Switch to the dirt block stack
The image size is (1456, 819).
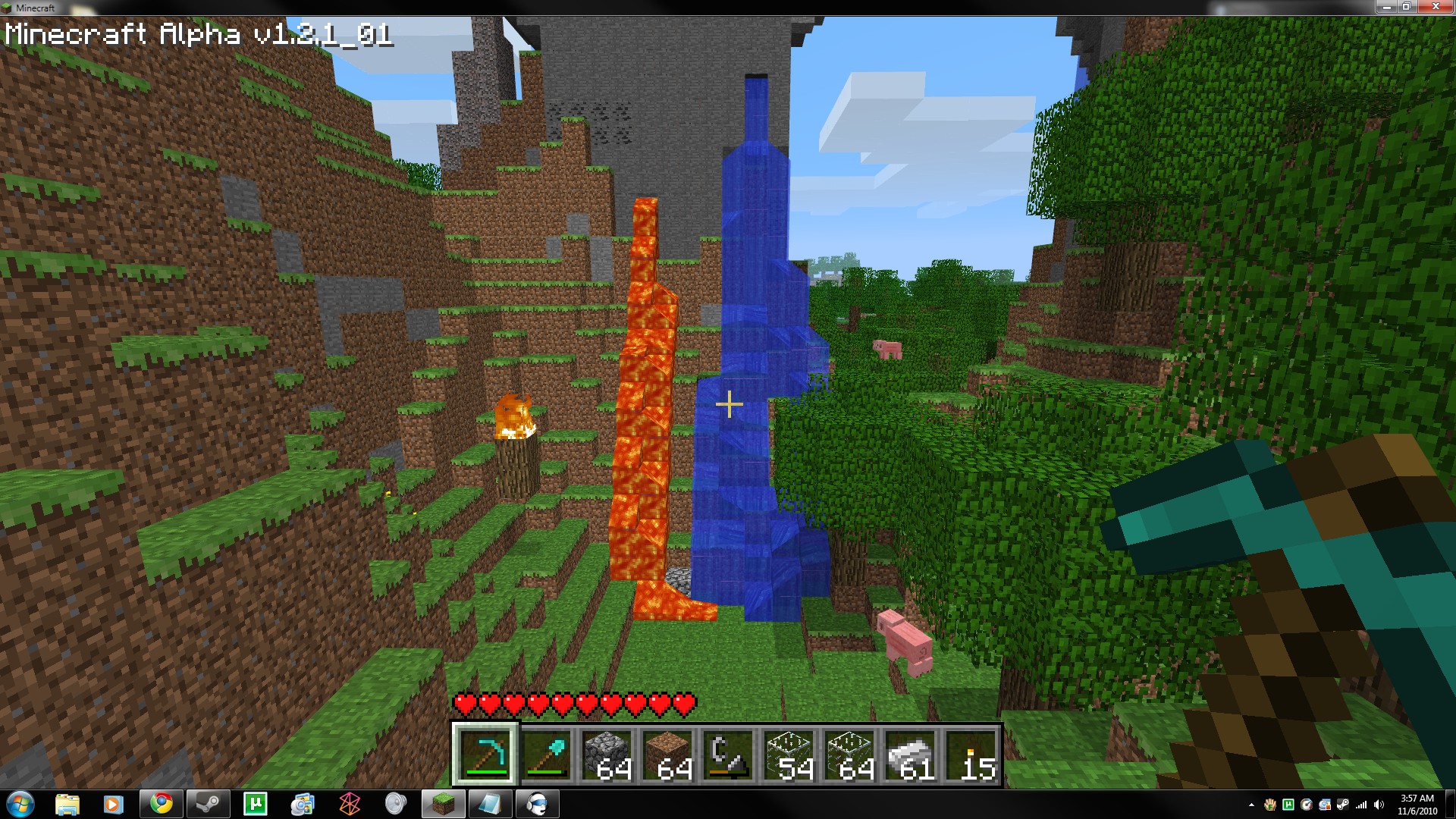click(667, 754)
